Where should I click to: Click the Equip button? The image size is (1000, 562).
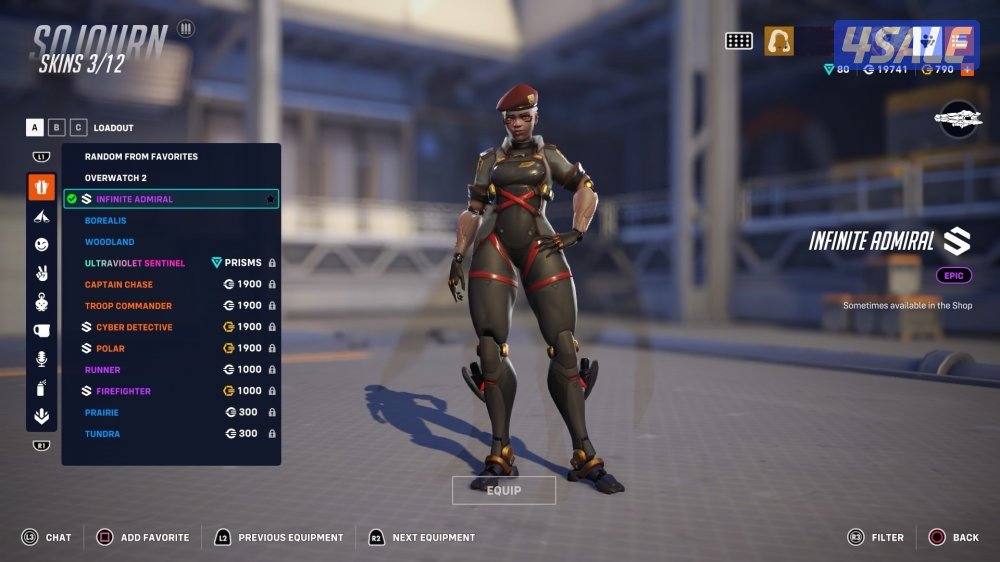[504, 490]
